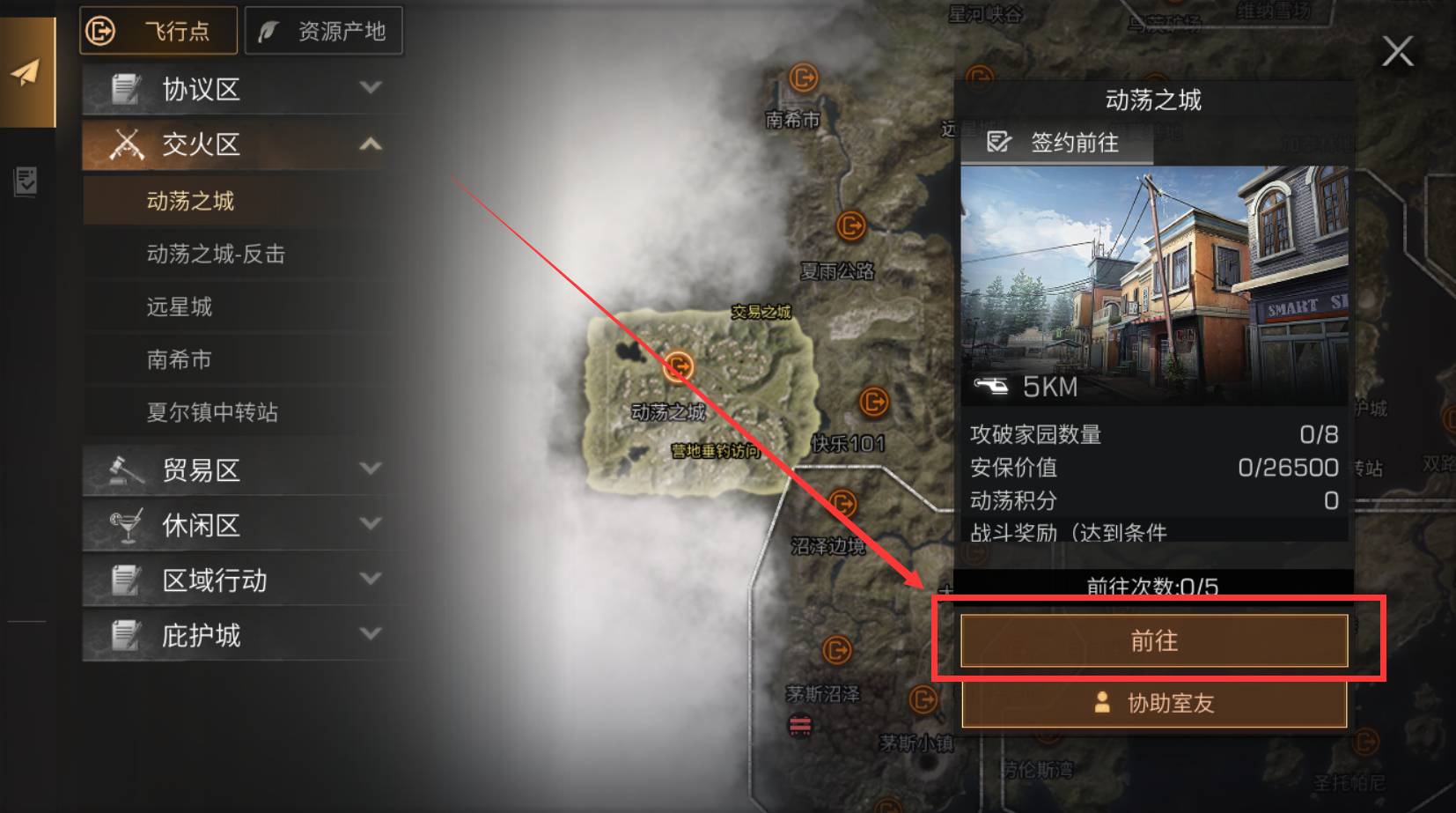
Task: Click the 协助室友 button
Action: [x=1154, y=704]
